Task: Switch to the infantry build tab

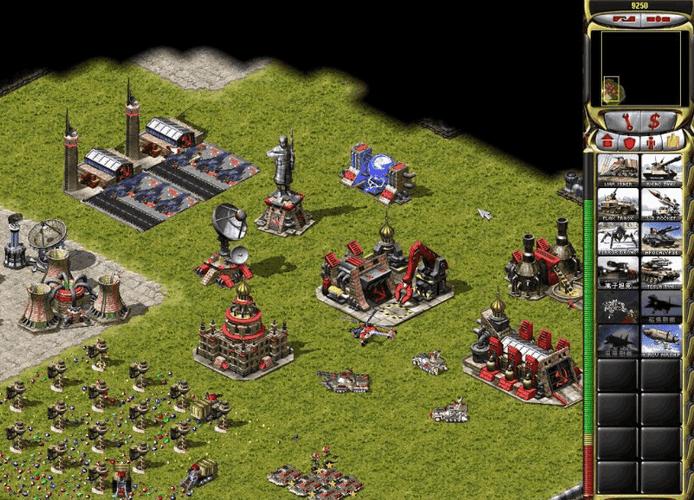Action: 651,141
